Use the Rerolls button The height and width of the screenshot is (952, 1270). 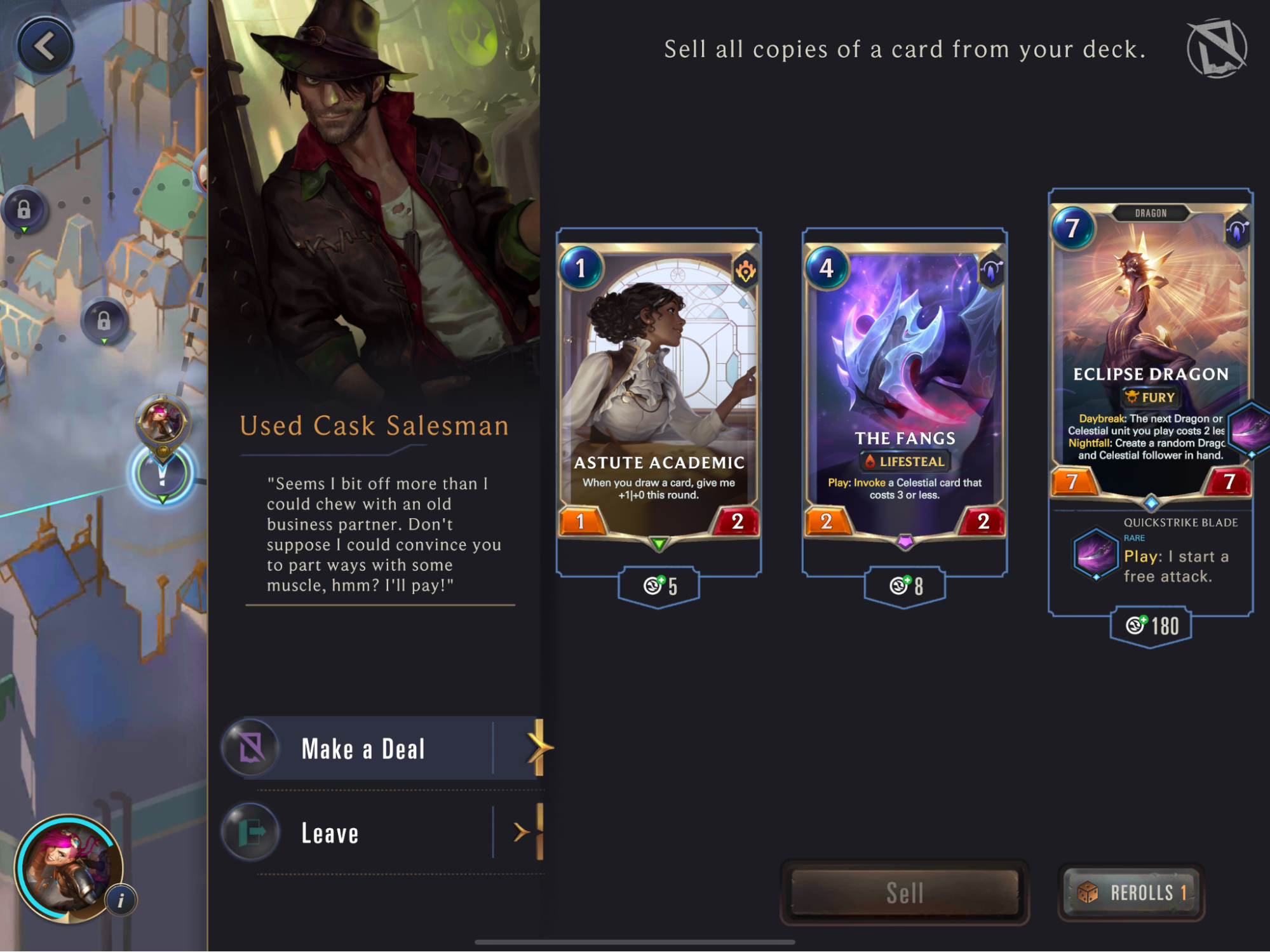point(1132,892)
